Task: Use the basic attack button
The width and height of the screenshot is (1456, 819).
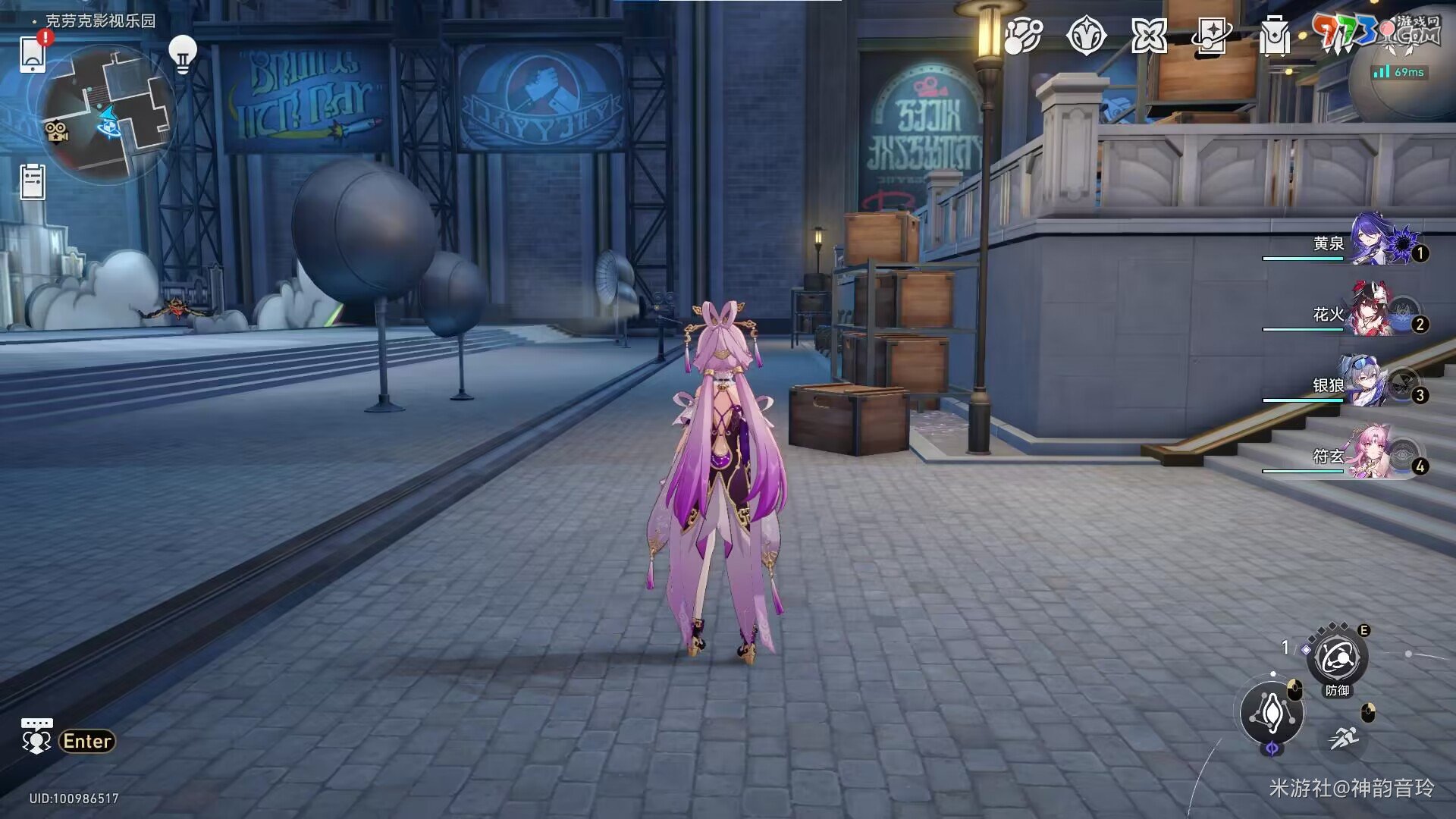Action: coord(1272,713)
